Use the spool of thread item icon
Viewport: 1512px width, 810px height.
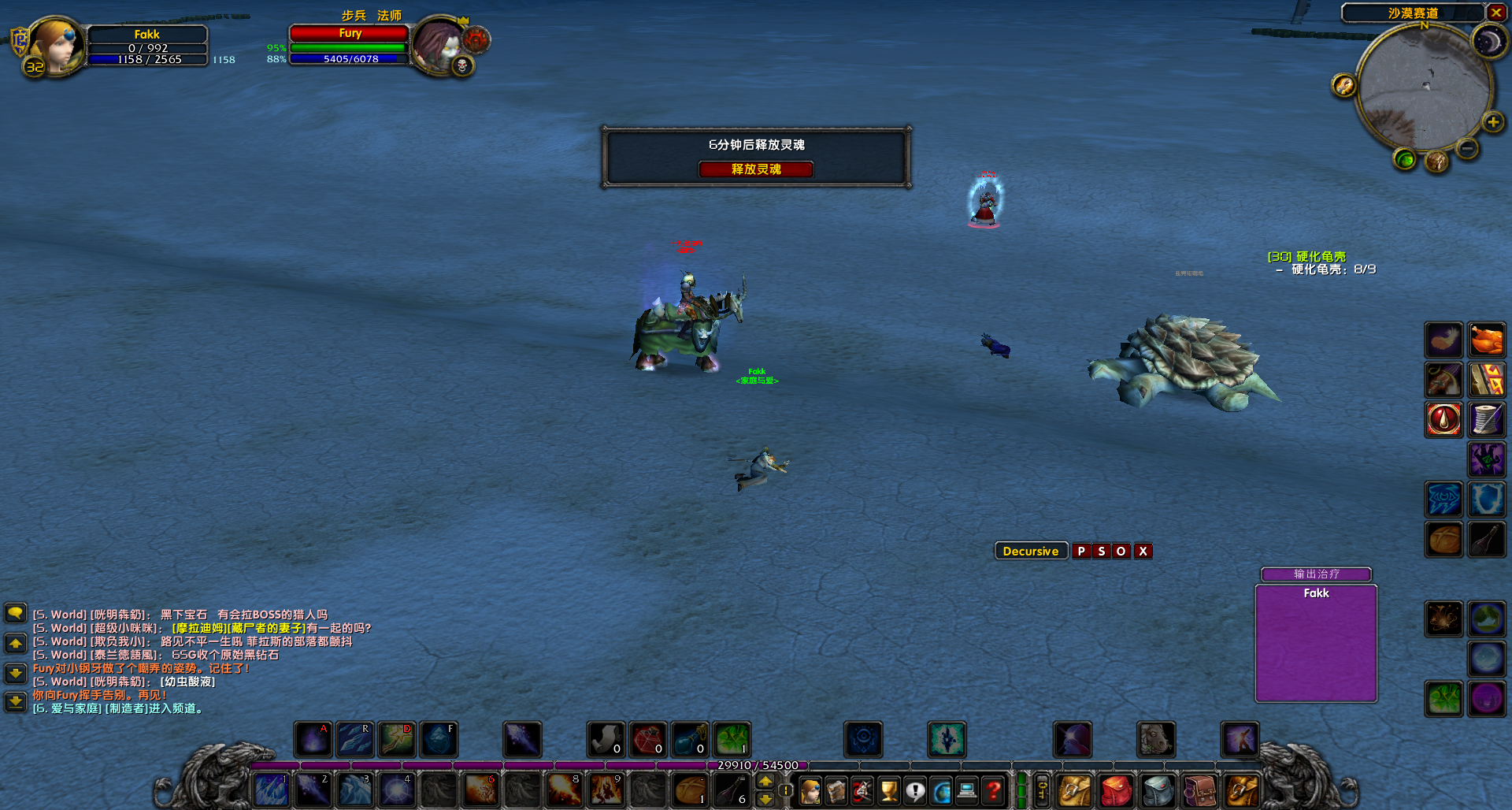[1487, 419]
